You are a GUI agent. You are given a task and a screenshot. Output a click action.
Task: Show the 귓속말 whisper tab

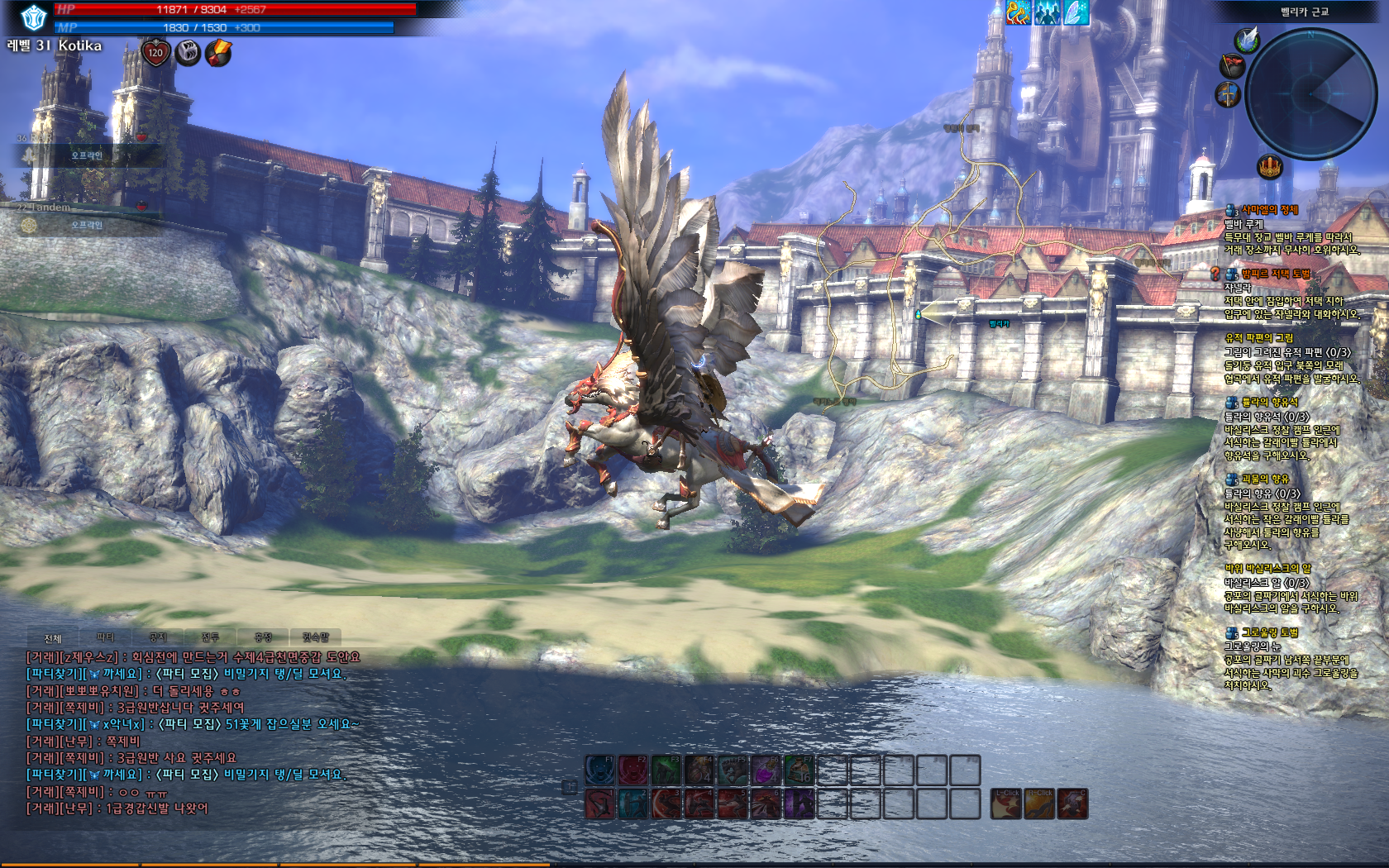click(315, 637)
